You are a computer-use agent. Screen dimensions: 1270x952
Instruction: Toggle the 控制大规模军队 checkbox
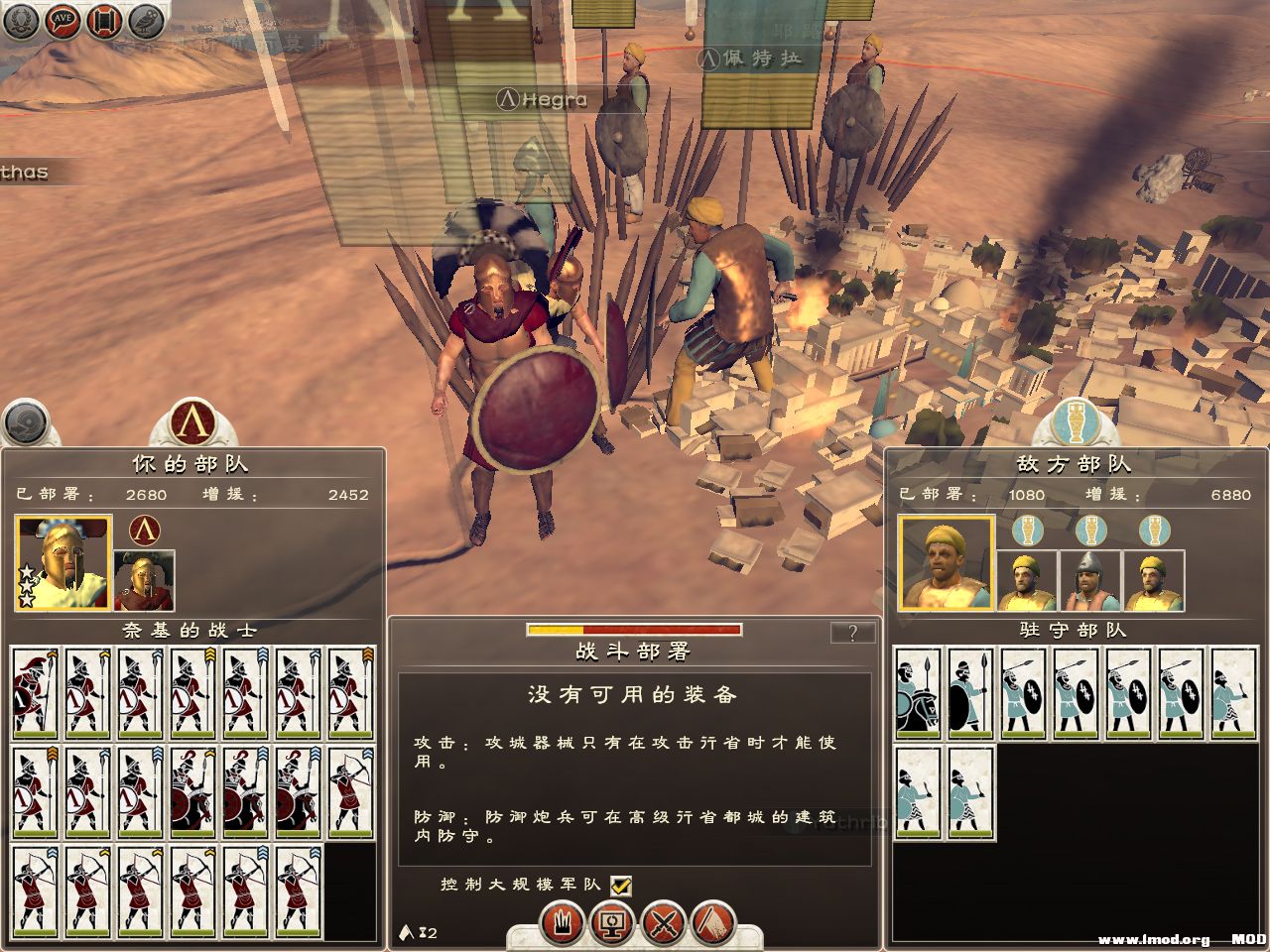621,885
